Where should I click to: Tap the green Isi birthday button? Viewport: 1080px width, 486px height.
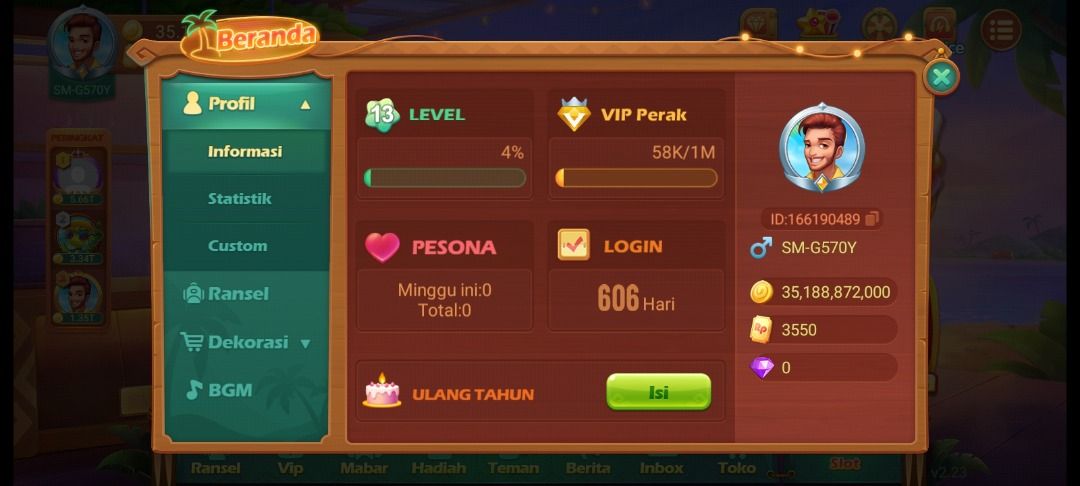click(658, 392)
